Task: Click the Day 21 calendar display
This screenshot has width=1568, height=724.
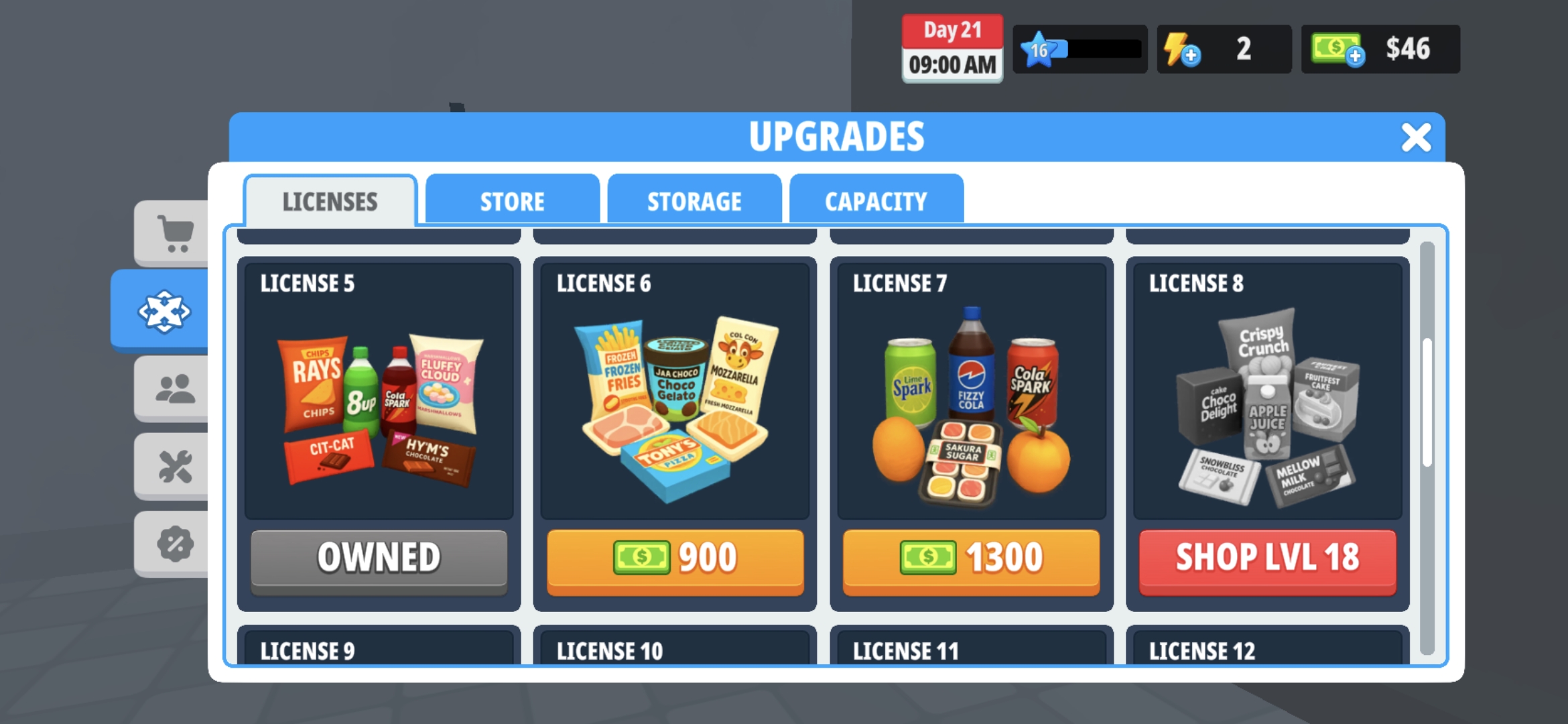Action: pyautogui.click(x=952, y=47)
